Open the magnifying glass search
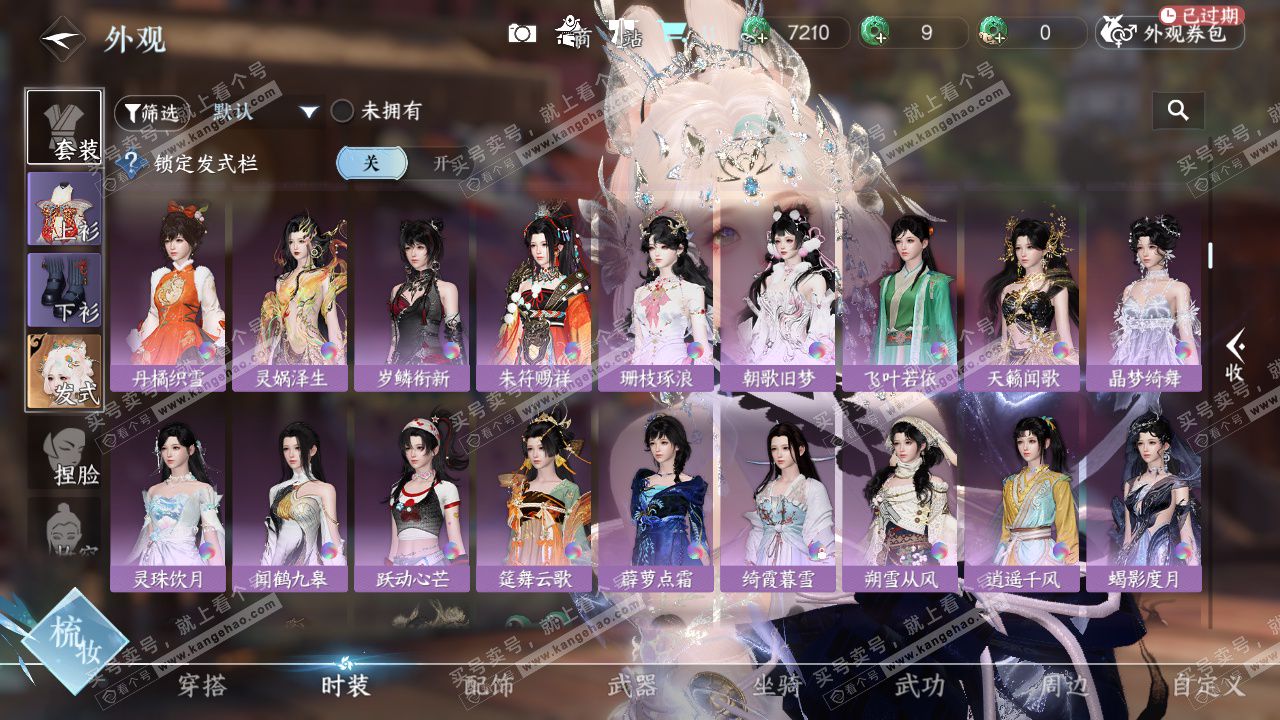The height and width of the screenshot is (720, 1280). tap(1178, 111)
